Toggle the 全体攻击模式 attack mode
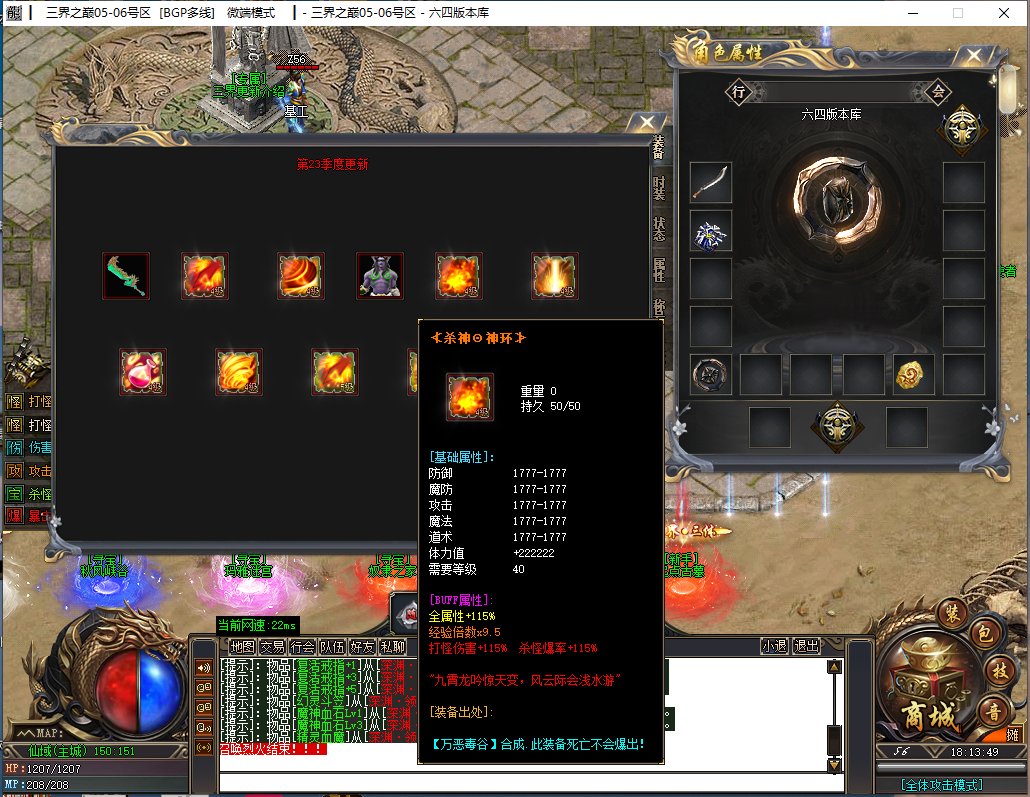 point(941,785)
